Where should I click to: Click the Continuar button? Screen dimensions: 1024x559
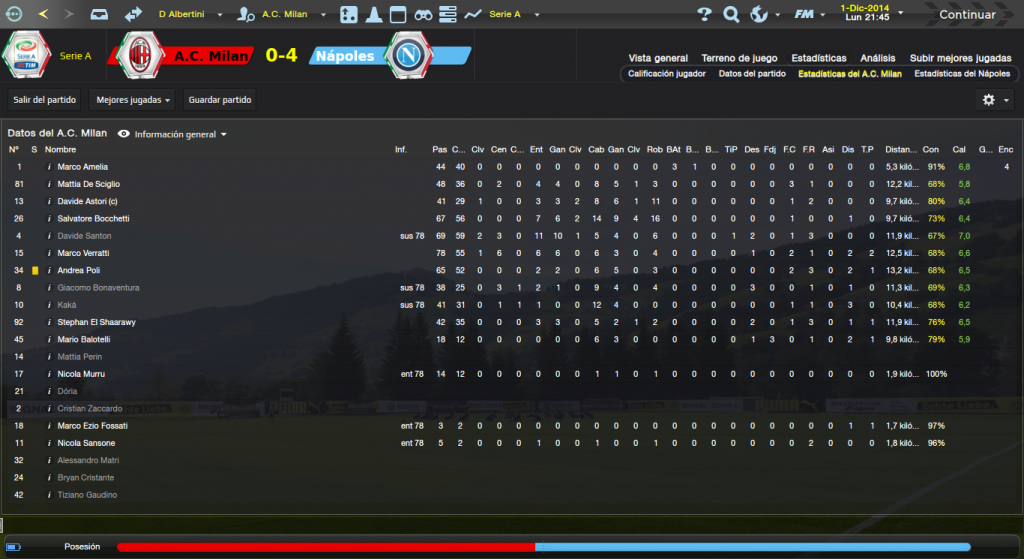[966, 15]
